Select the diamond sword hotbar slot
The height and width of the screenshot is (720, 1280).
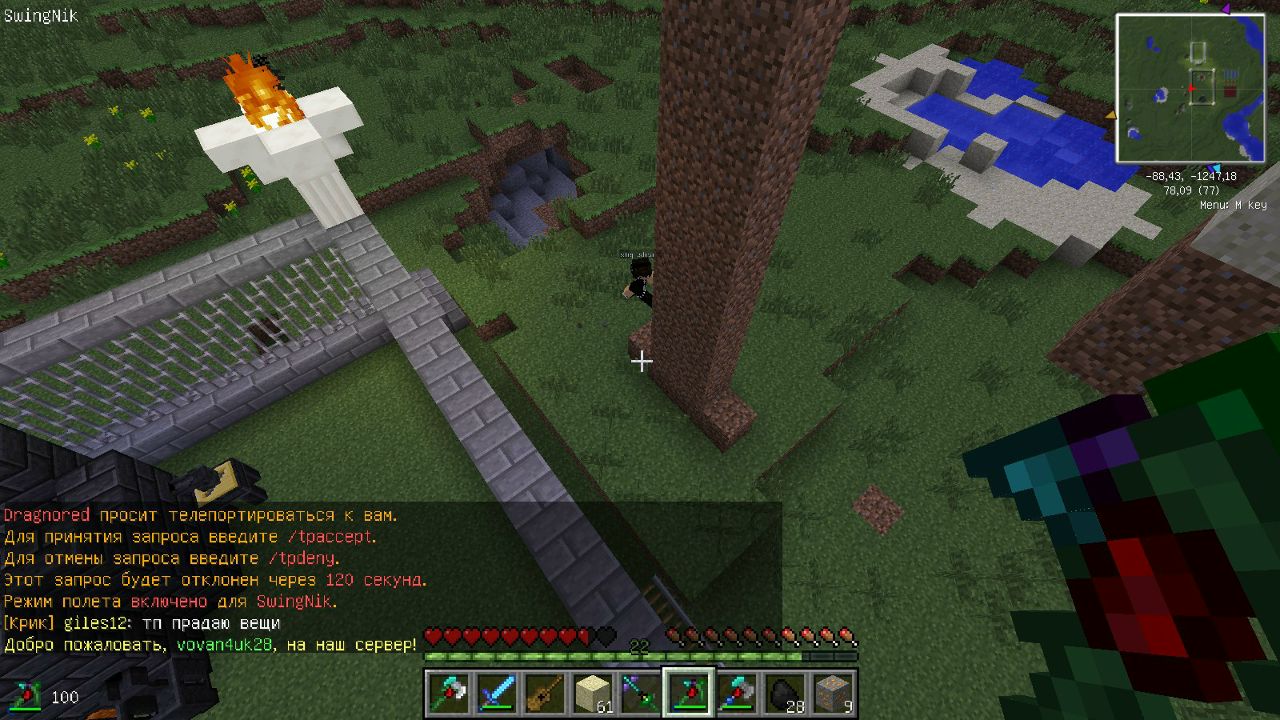tap(494, 693)
